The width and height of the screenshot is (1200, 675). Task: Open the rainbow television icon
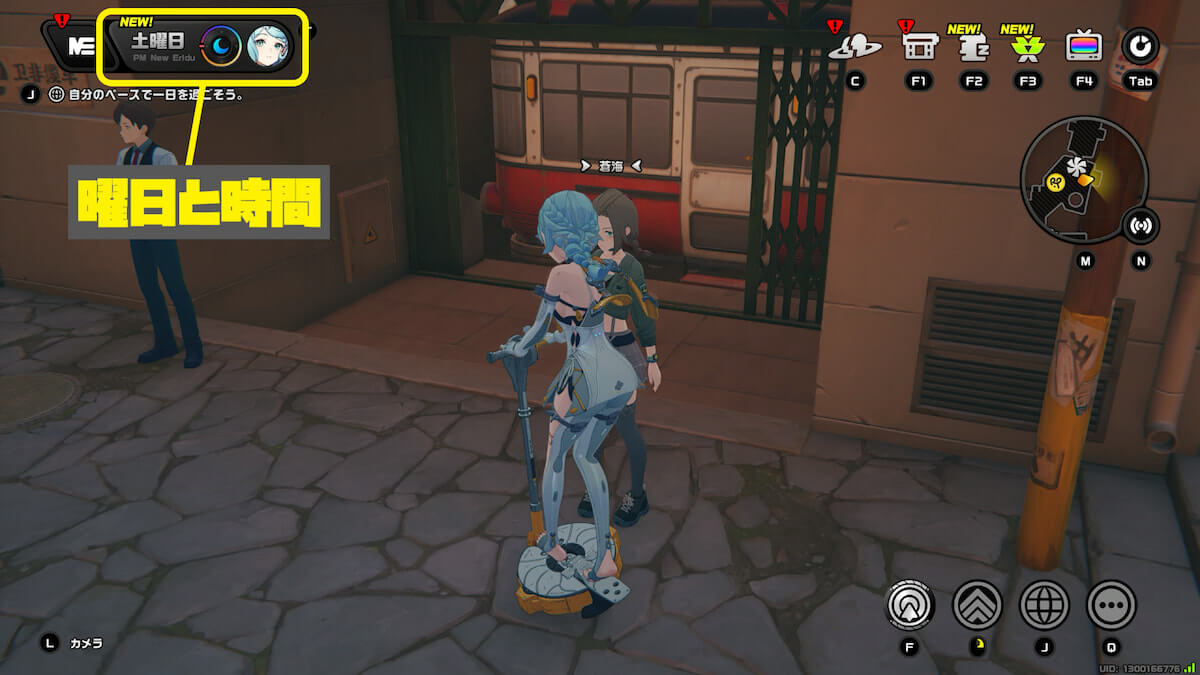1084,46
